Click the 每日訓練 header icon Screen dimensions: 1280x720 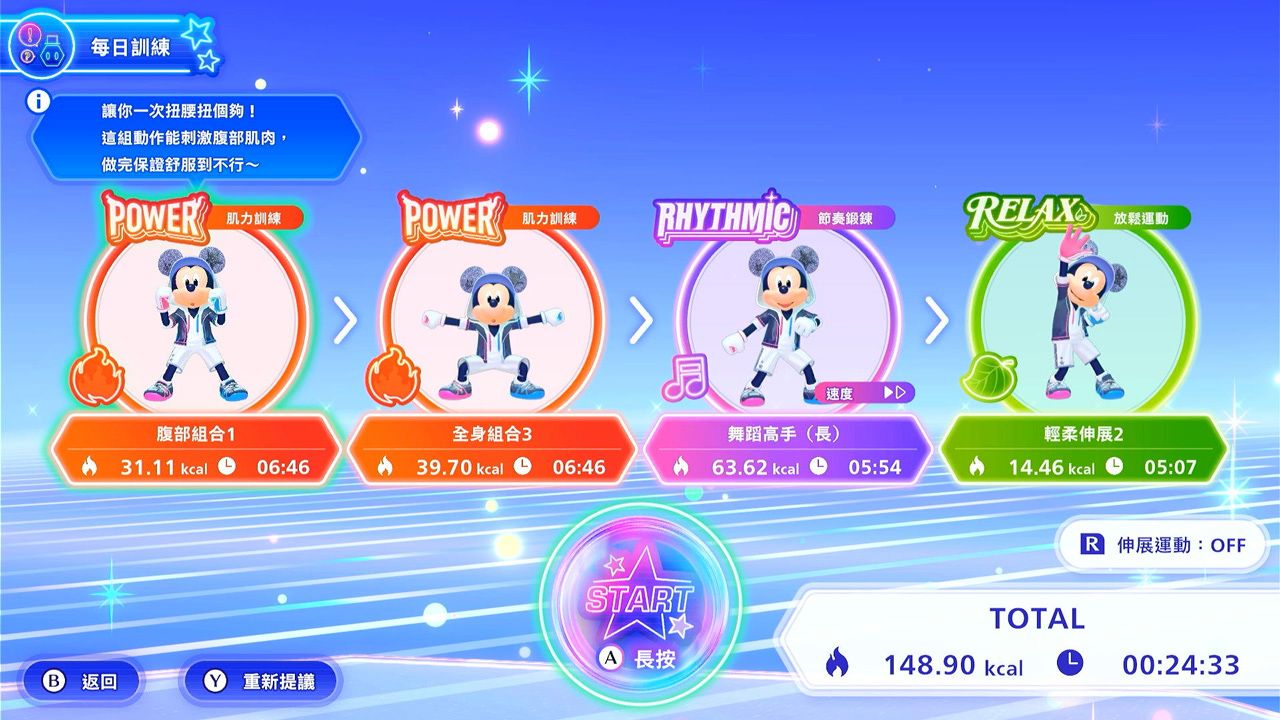pyautogui.click(x=40, y=45)
